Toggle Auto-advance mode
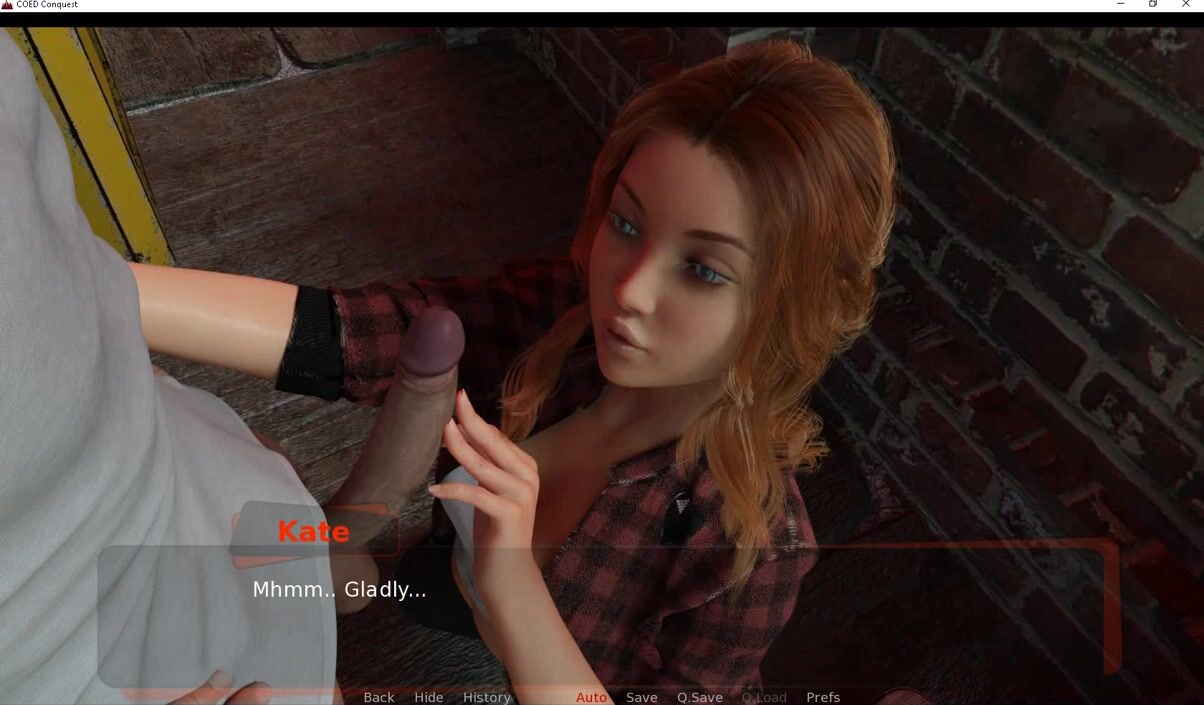Image resolution: width=1204 pixels, height=705 pixels. [591, 697]
